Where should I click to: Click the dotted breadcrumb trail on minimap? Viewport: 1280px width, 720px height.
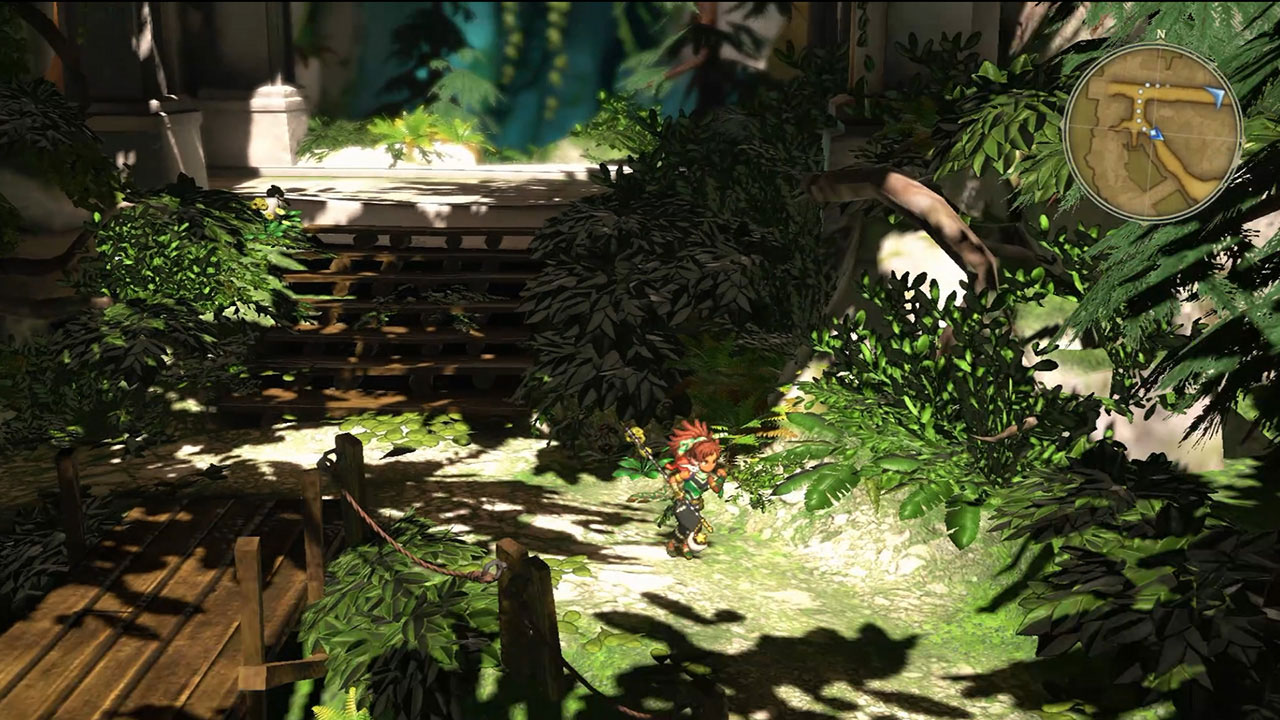(x=1140, y=103)
